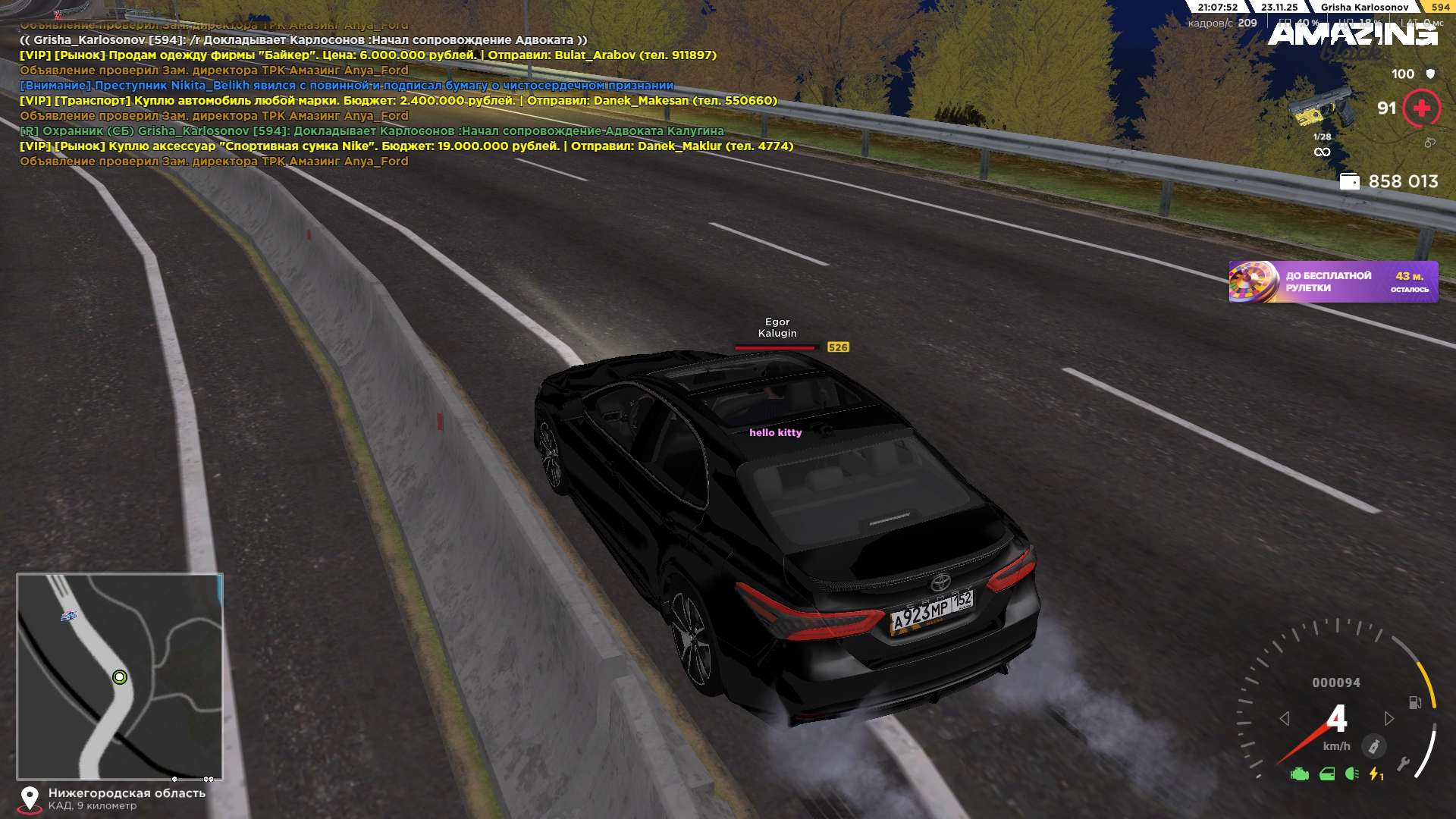Screen dimensions: 1456x819
Task: Click the fuel pump icon
Action: click(1414, 702)
